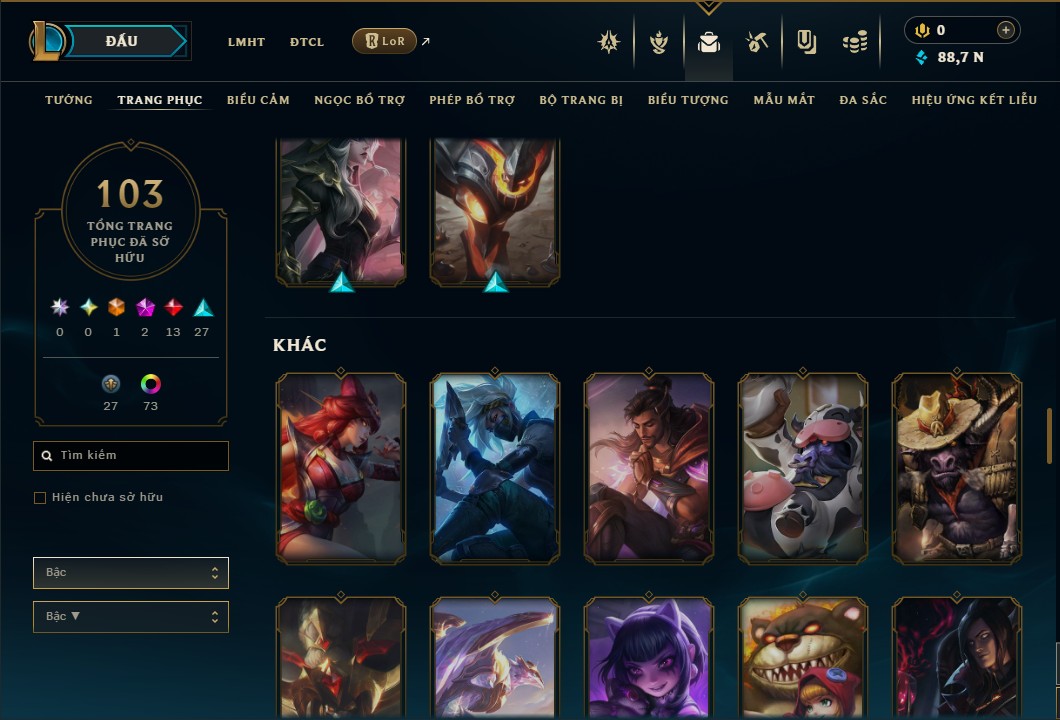This screenshot has width=1060, height=720.
Task: Toggle the Hiện chưa sở hữu checkbox
Action: coord(40,498)
